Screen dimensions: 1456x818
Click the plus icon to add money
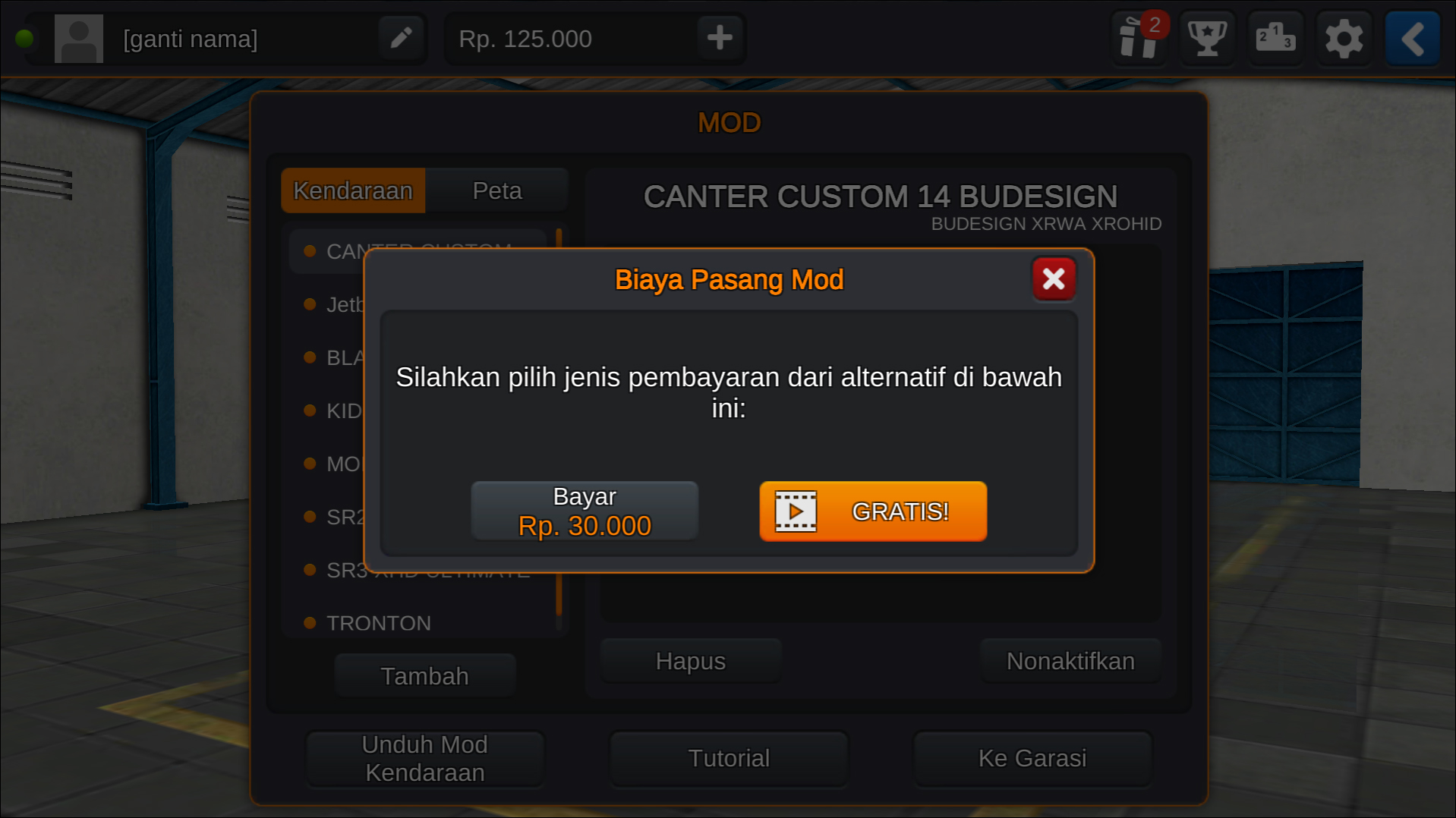point(718,38)
